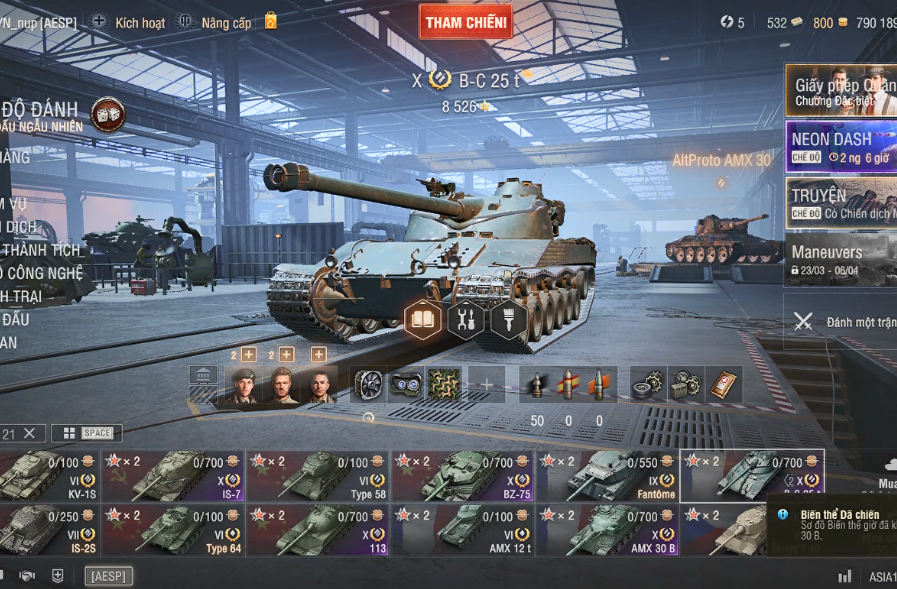This screenshot has width=897, height=589.
Task: Open the tank info book hexagon icon
Action: 423,320
